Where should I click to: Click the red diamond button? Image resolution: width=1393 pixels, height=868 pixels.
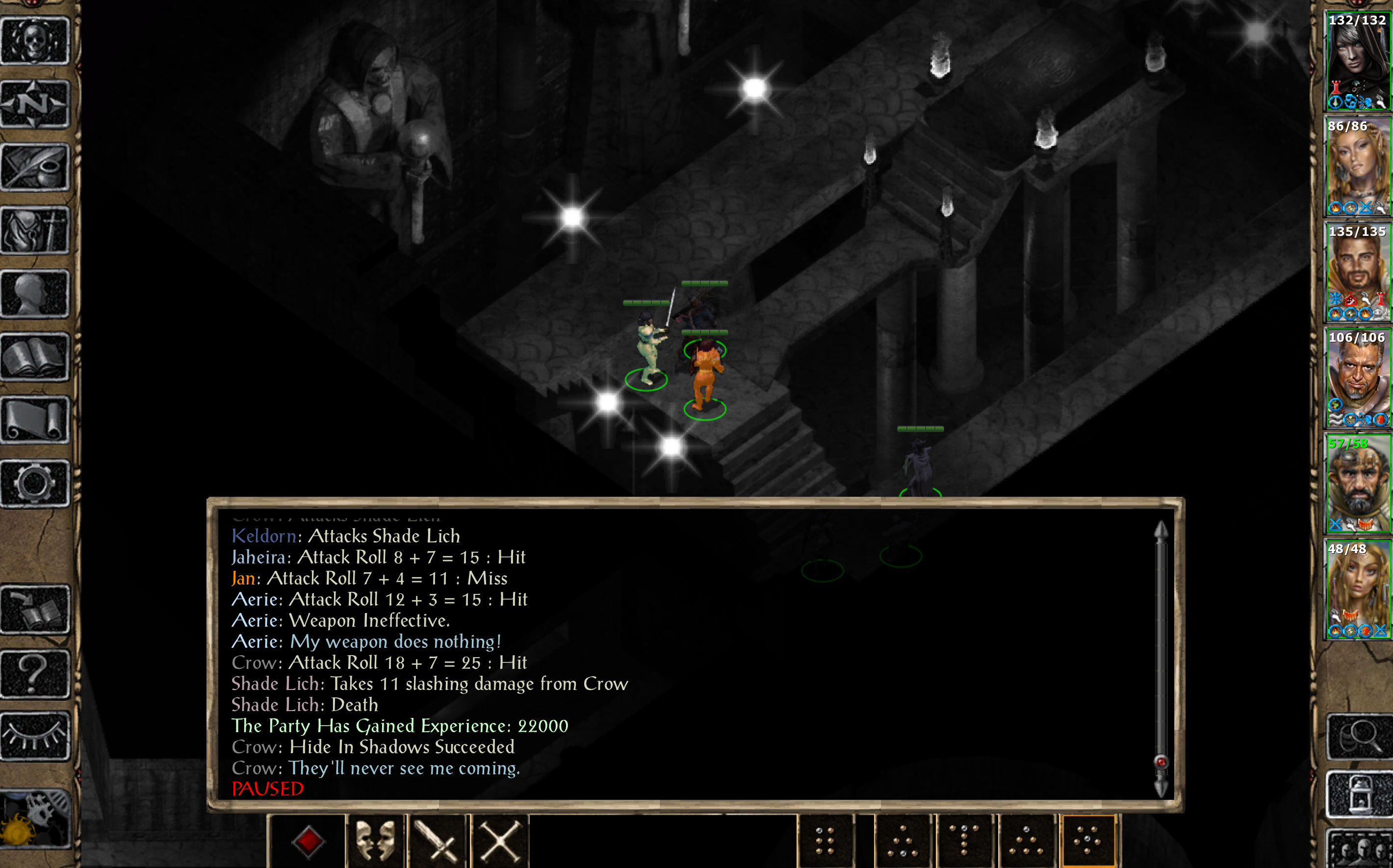(x=308, y=842)
